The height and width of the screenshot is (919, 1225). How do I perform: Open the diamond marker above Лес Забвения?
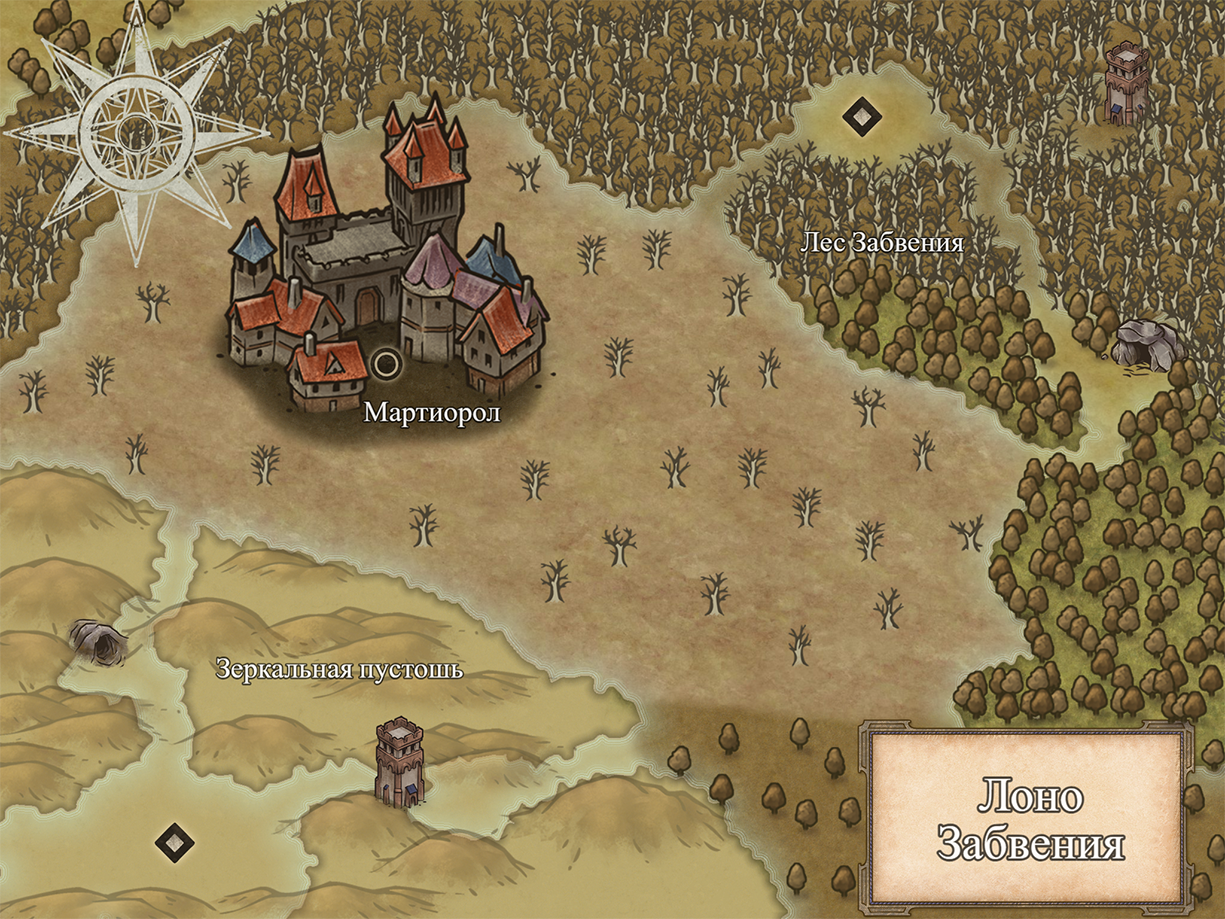click(x=861, y=117)
